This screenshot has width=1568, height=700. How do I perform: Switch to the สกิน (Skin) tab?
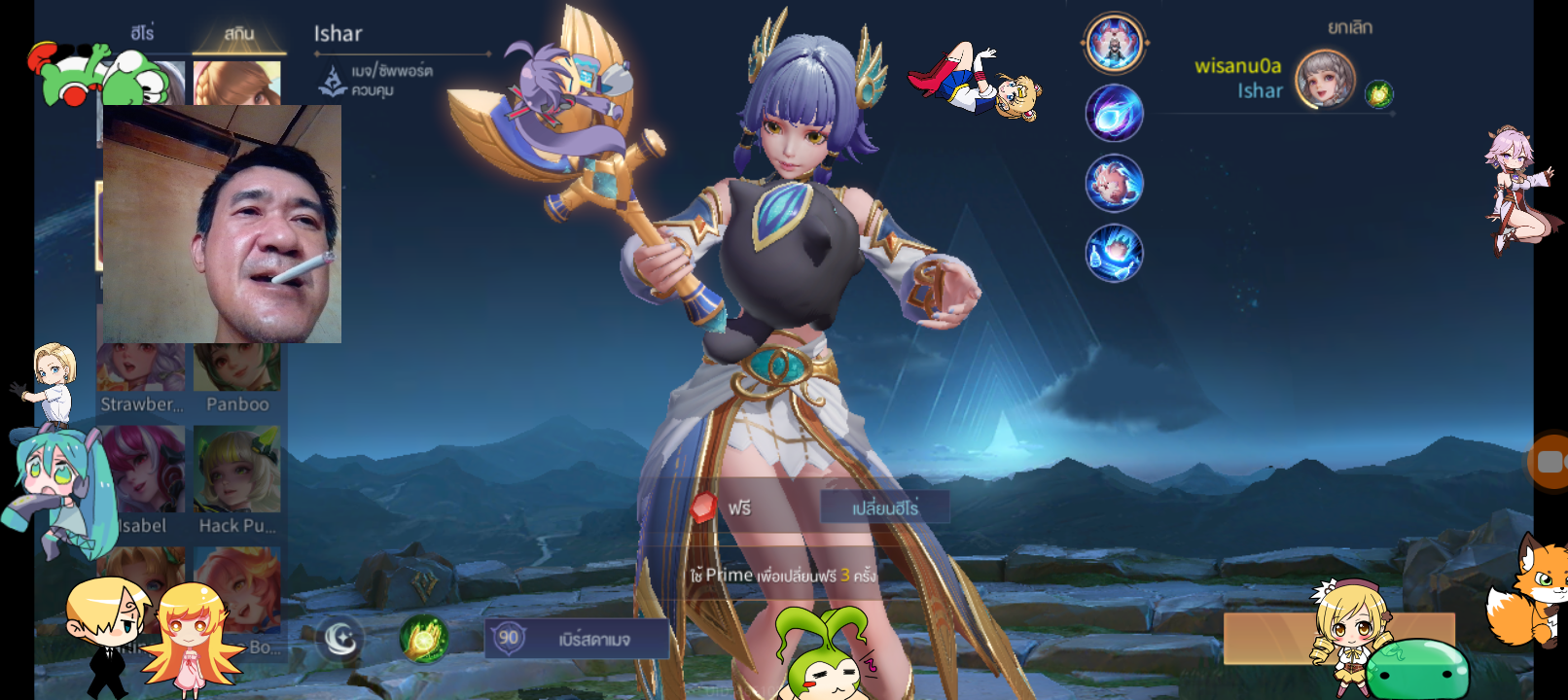tap(238, 33)
